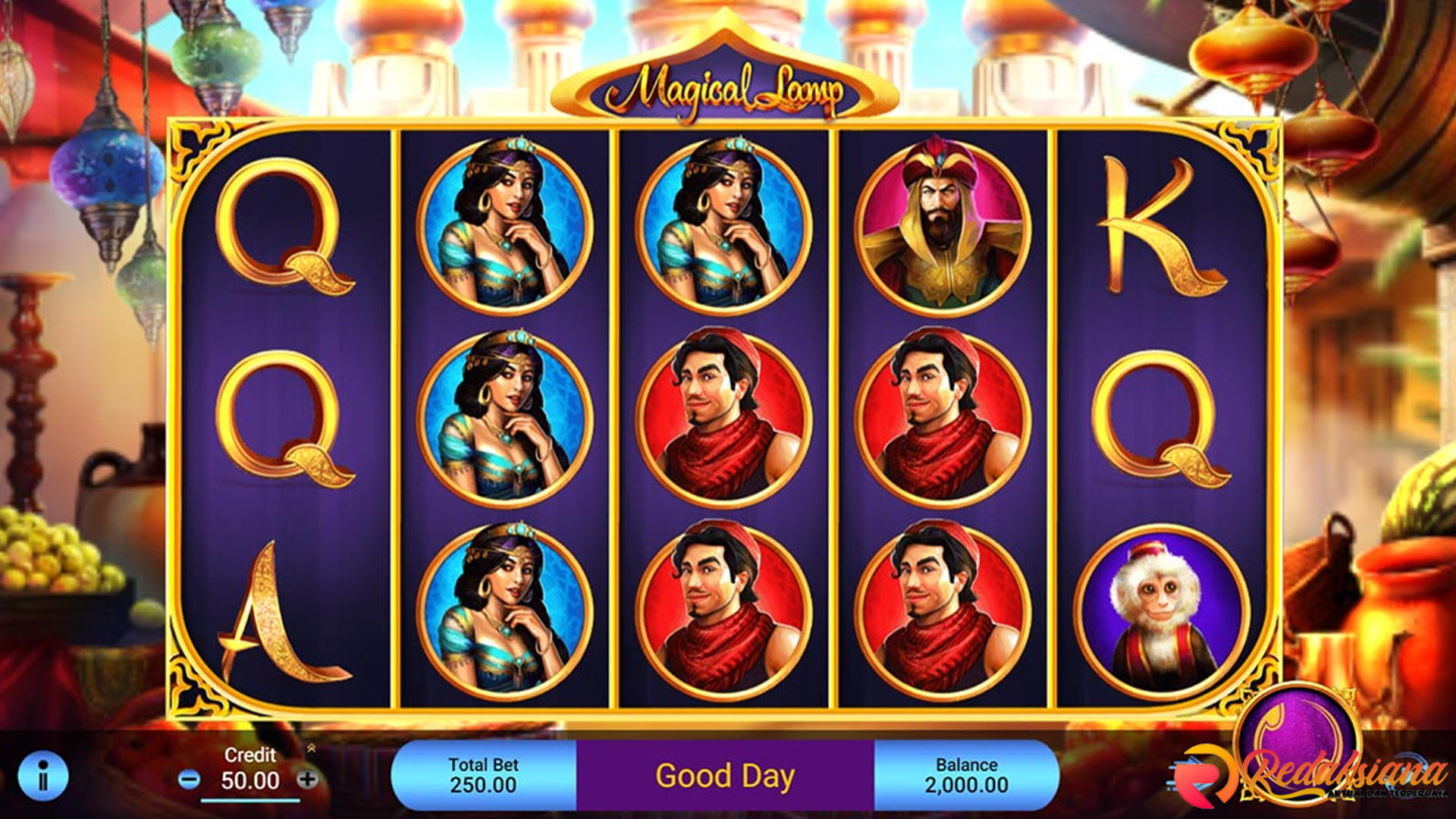
Task: Expand the double-chevron arrow above Credit
Action: 311,748
